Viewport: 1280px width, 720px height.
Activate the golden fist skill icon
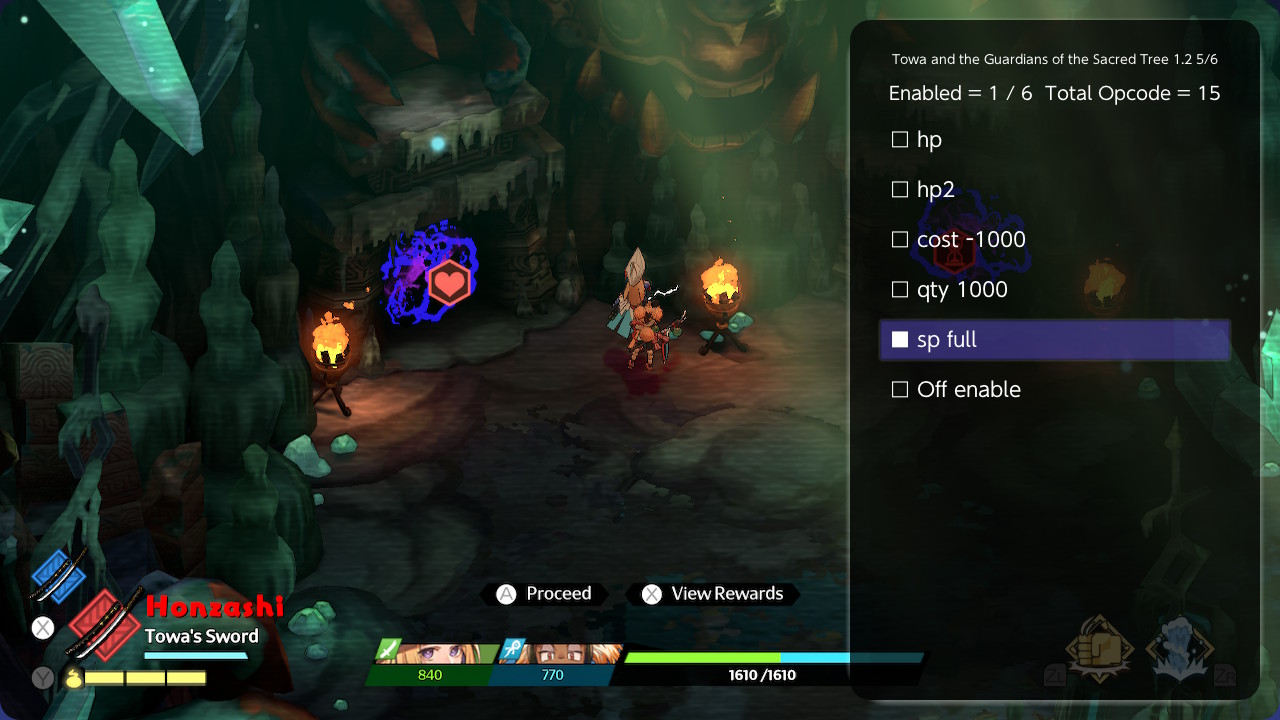1100,648
